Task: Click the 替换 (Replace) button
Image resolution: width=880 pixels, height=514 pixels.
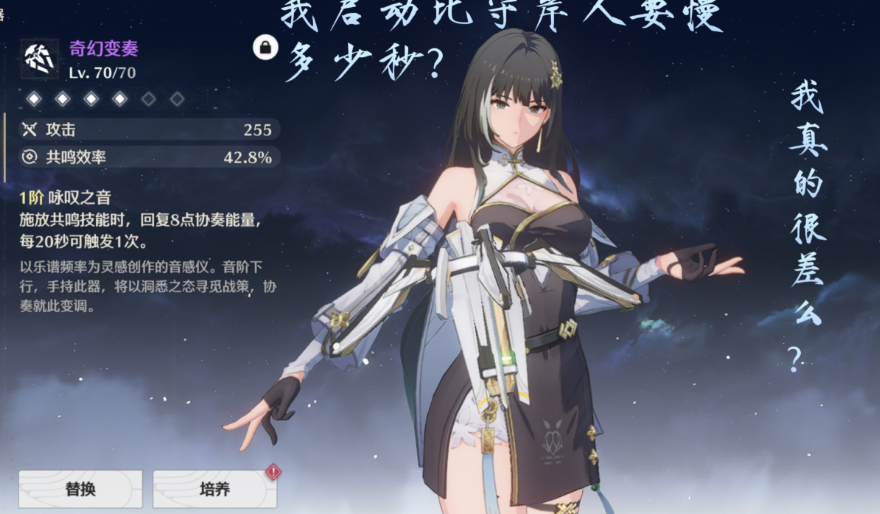Action: click(x=80, y=489)
